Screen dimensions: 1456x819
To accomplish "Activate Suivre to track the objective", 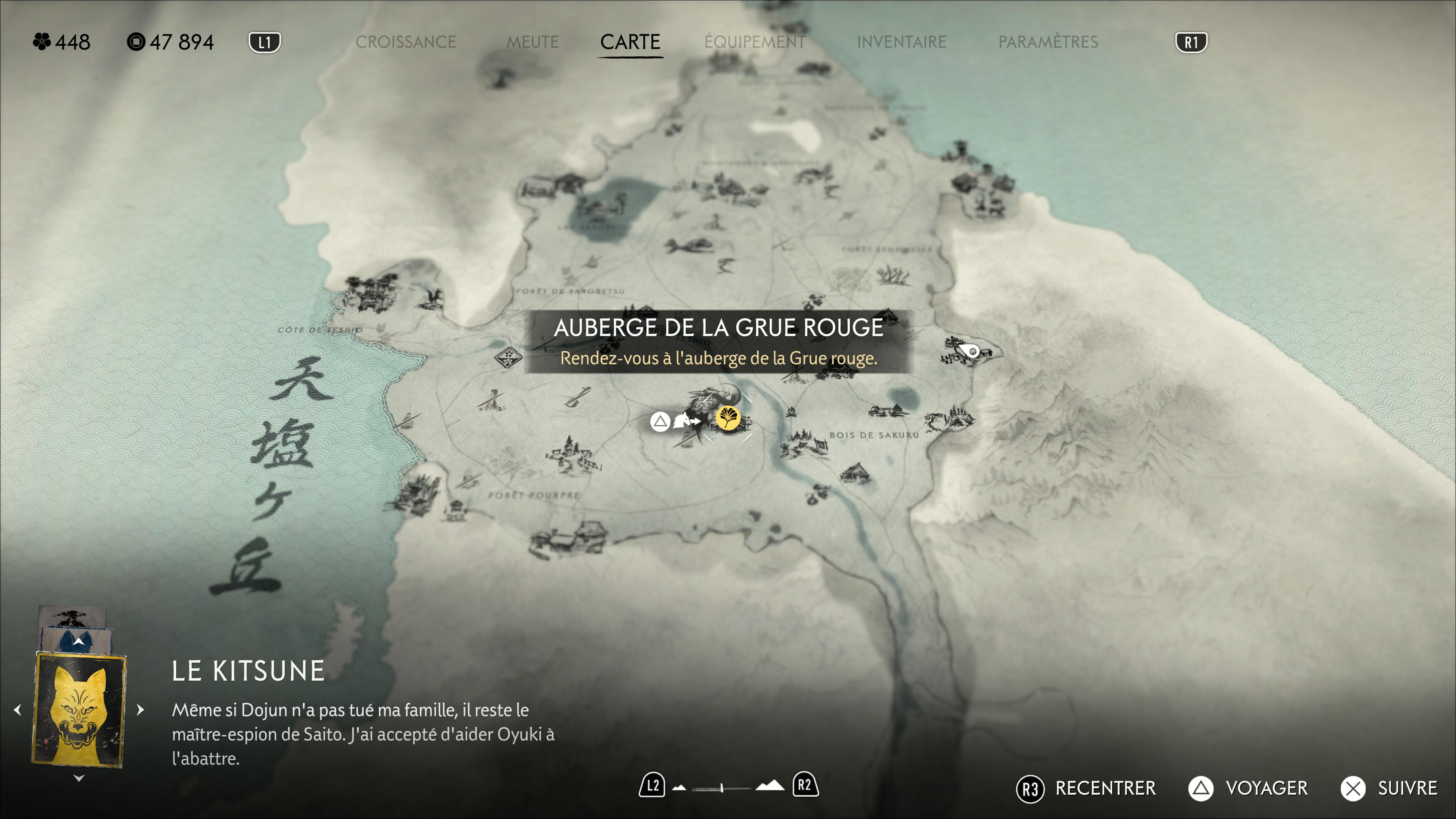I will click(x=1389, y=789).
